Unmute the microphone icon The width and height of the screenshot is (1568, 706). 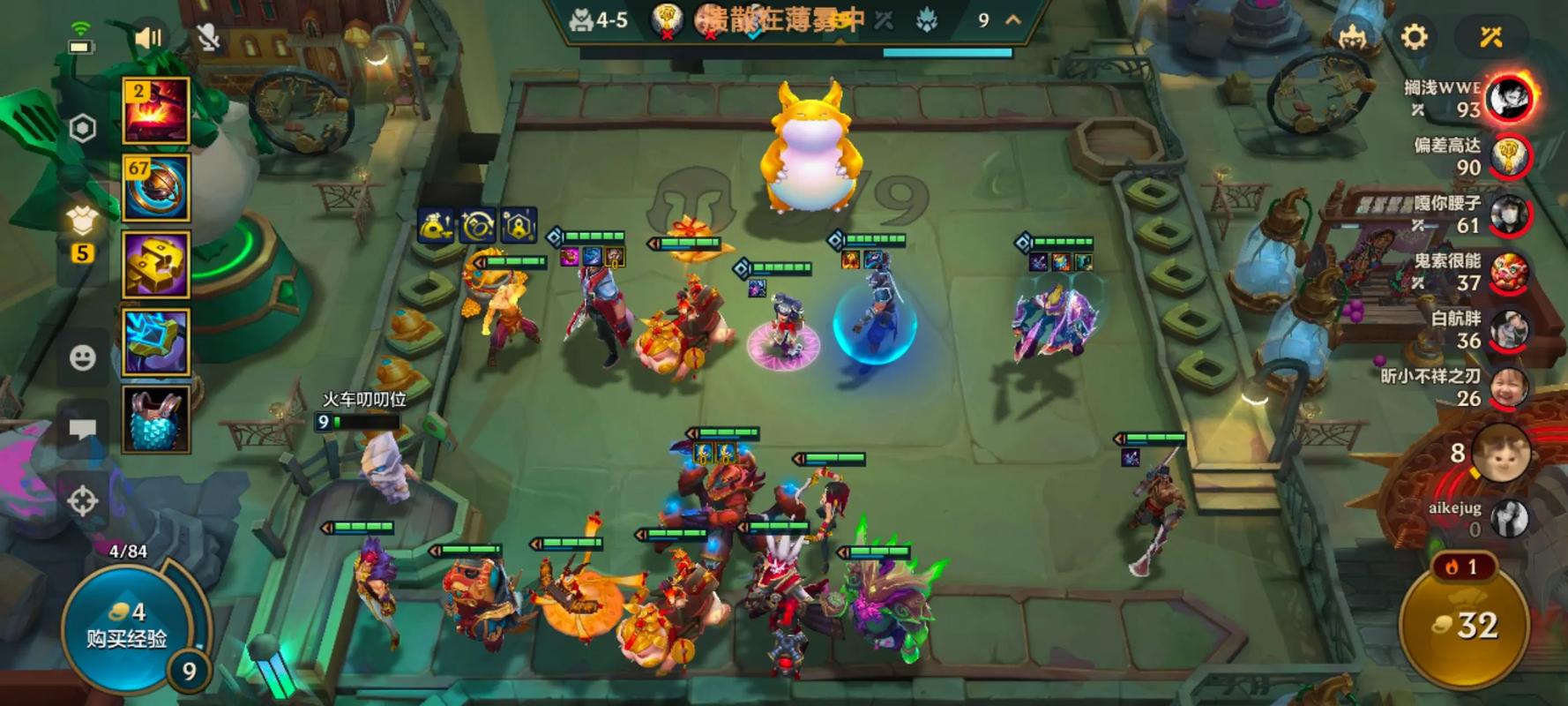pyautogui.click(x=208, y=37)
